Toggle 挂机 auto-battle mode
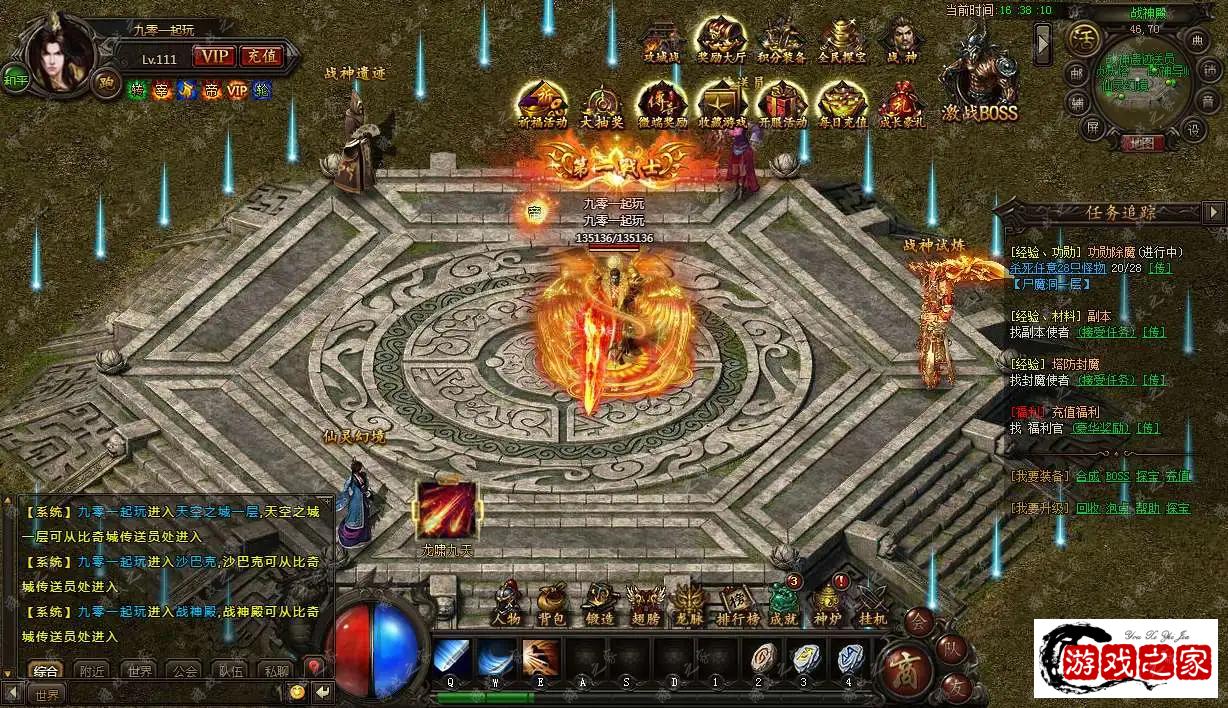 click(x=872, y=603)
